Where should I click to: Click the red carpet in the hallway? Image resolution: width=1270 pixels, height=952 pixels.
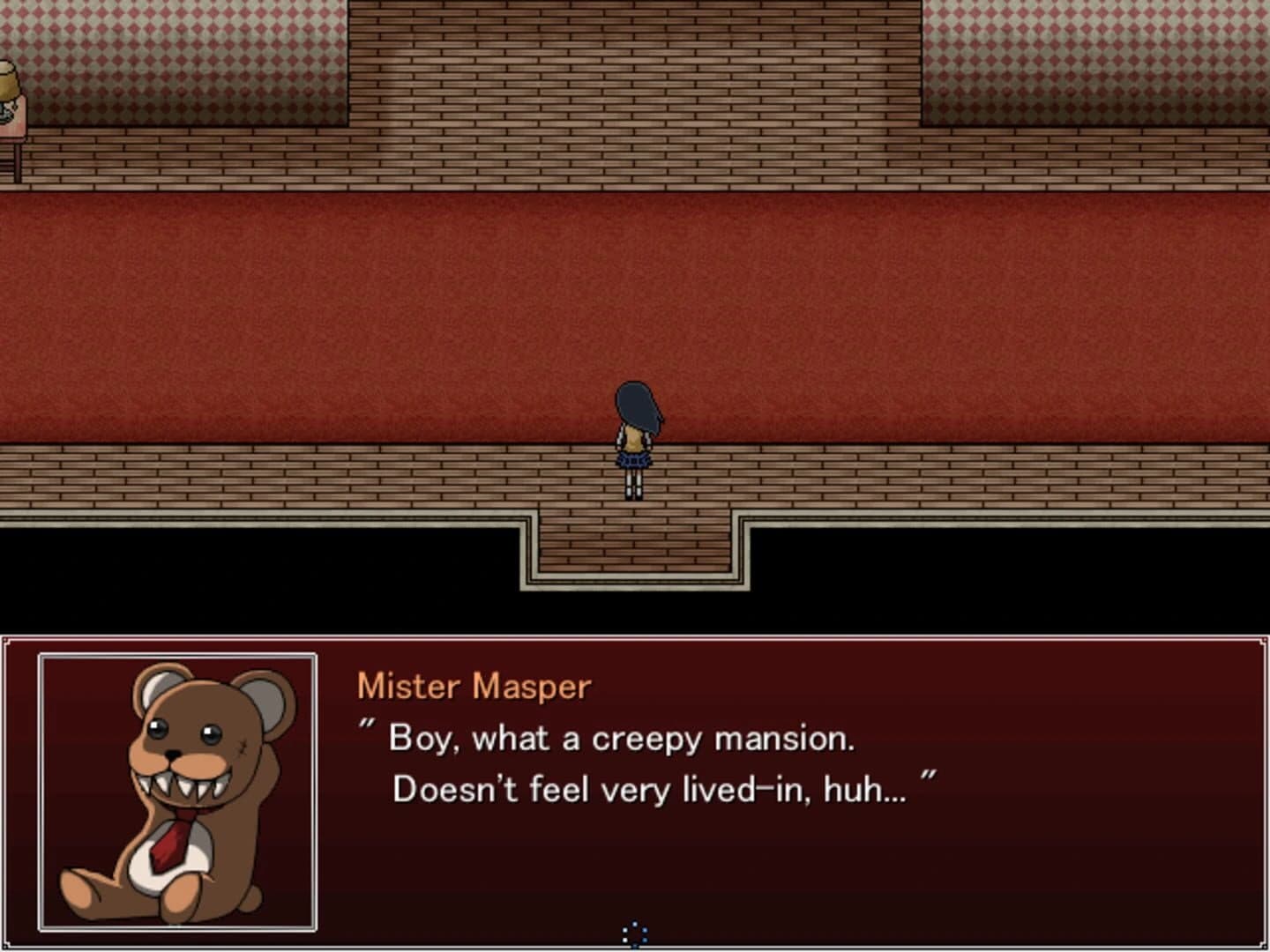pos(353,317)
